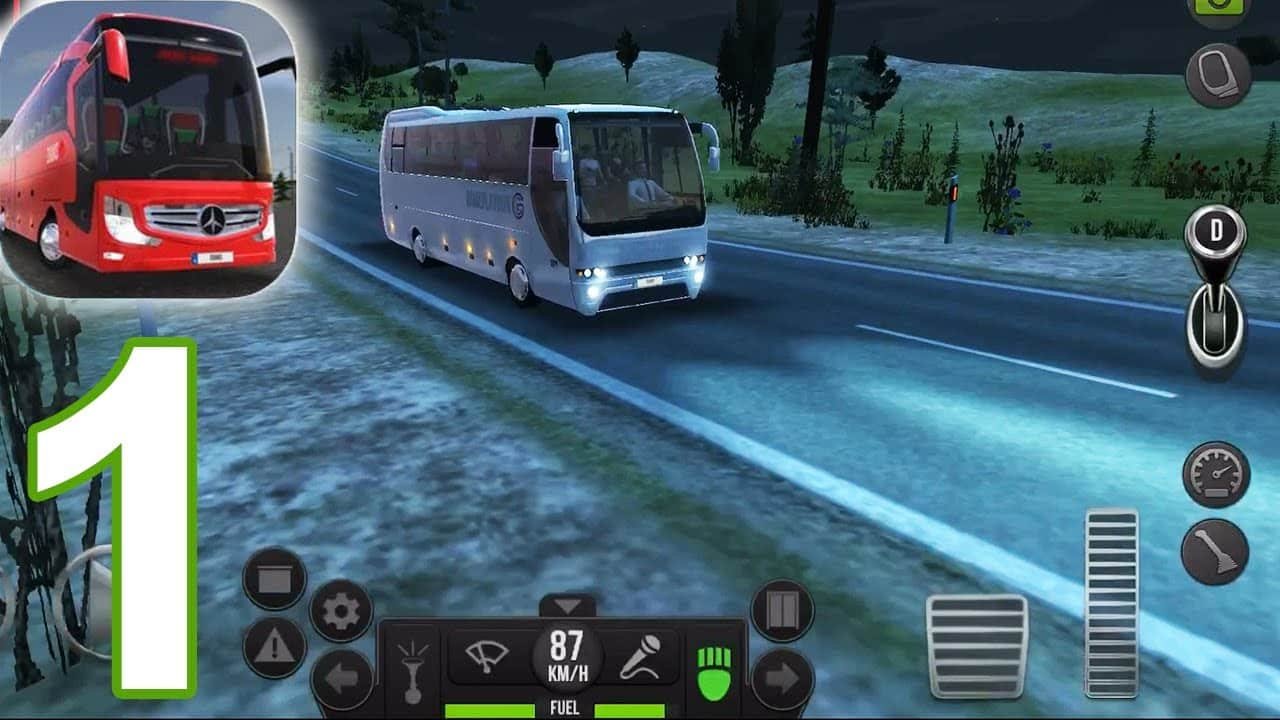Activate the right turn signal arrow
The height and width of the screenshot is (720, 1280).
[x=782, y=679]
